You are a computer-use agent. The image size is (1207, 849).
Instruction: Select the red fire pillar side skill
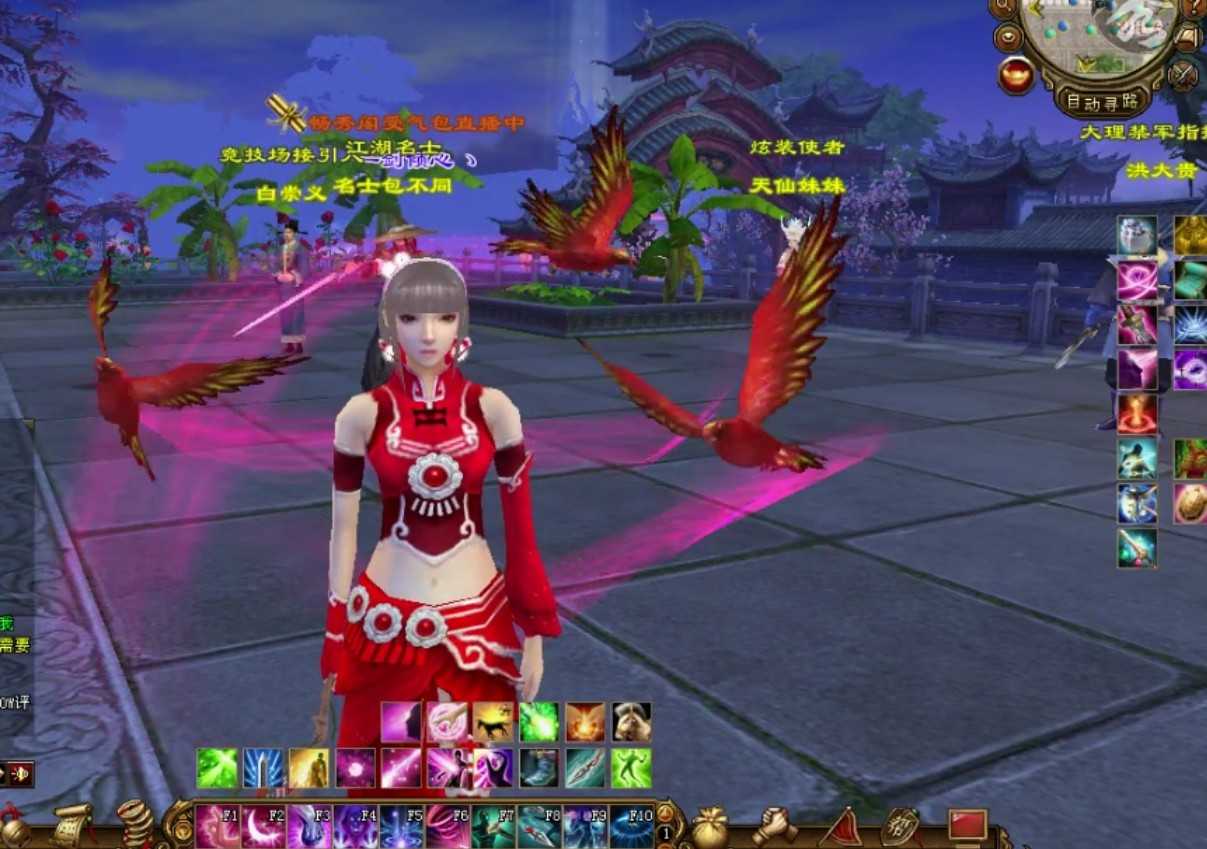(x=1137, y=413)
